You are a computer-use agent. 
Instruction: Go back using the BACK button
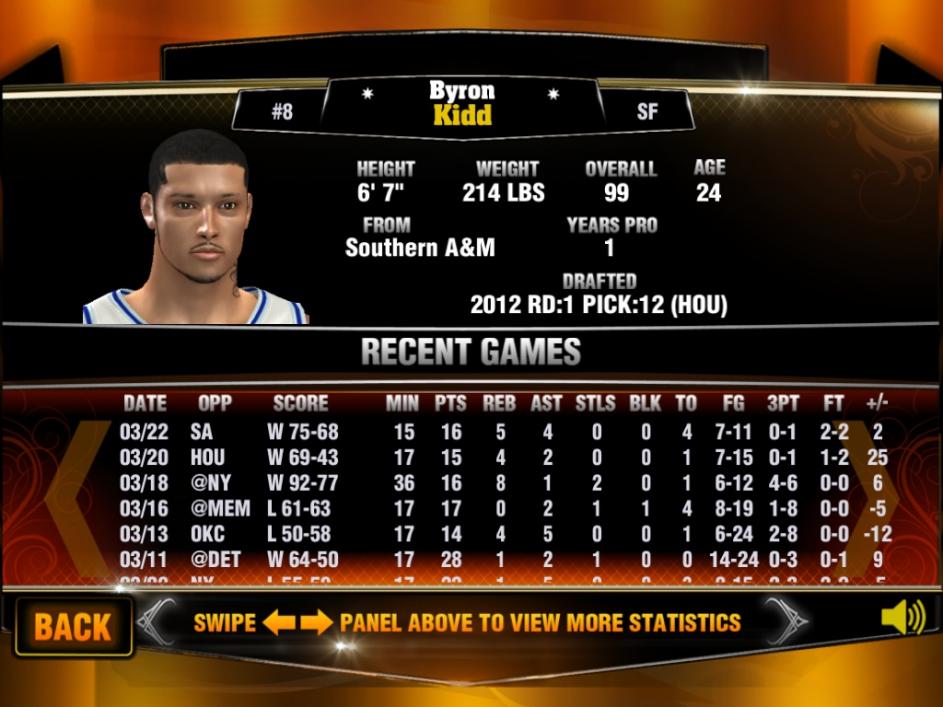[73, 627]
